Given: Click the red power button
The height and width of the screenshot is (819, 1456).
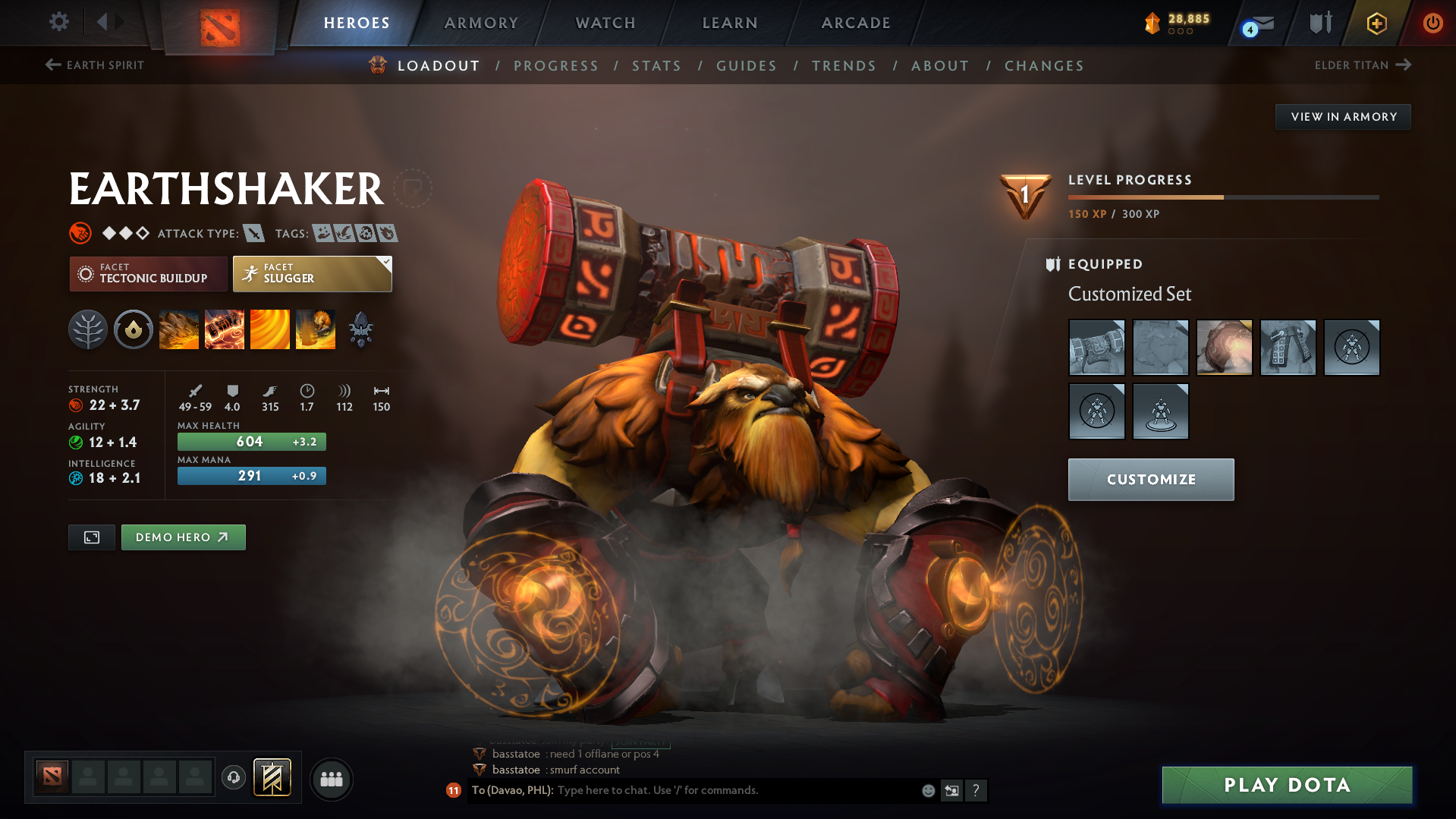Looking at the screenshot, I should click(x=1432, y=23).
